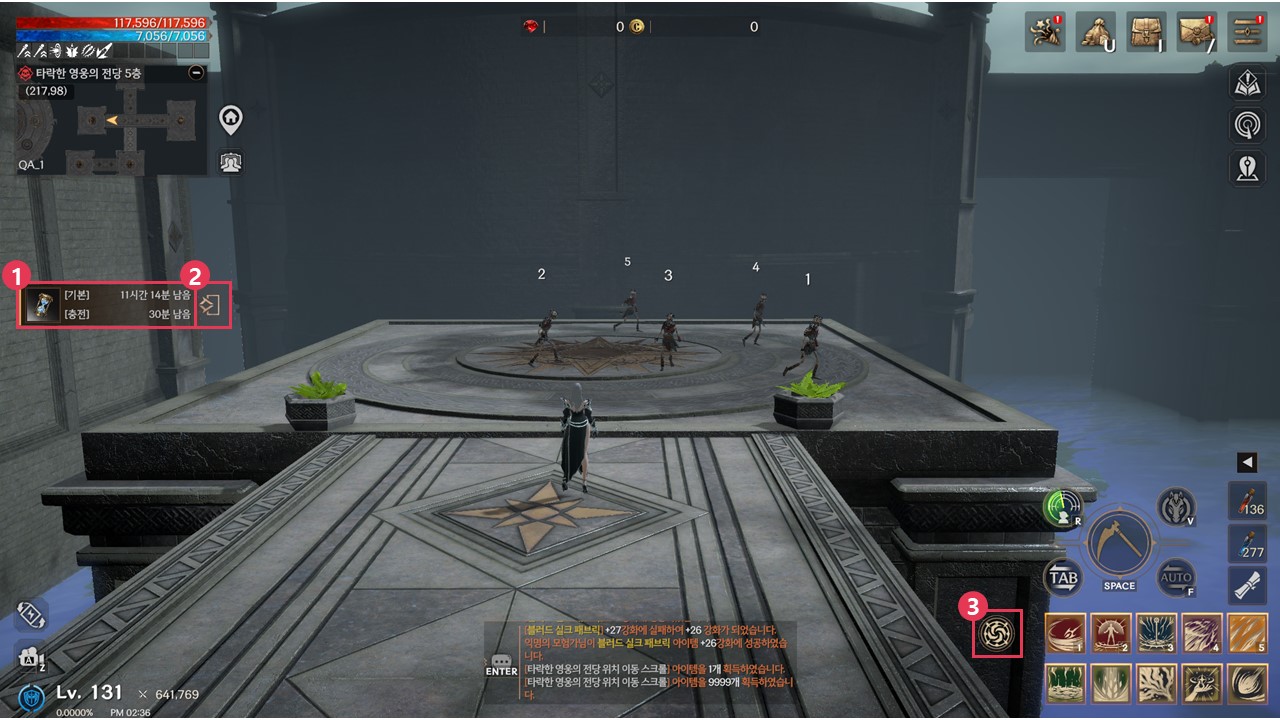Open the main menu list icon
Image resolution: width=1280 pixels, height=720 pixels.
point(1247,32)
